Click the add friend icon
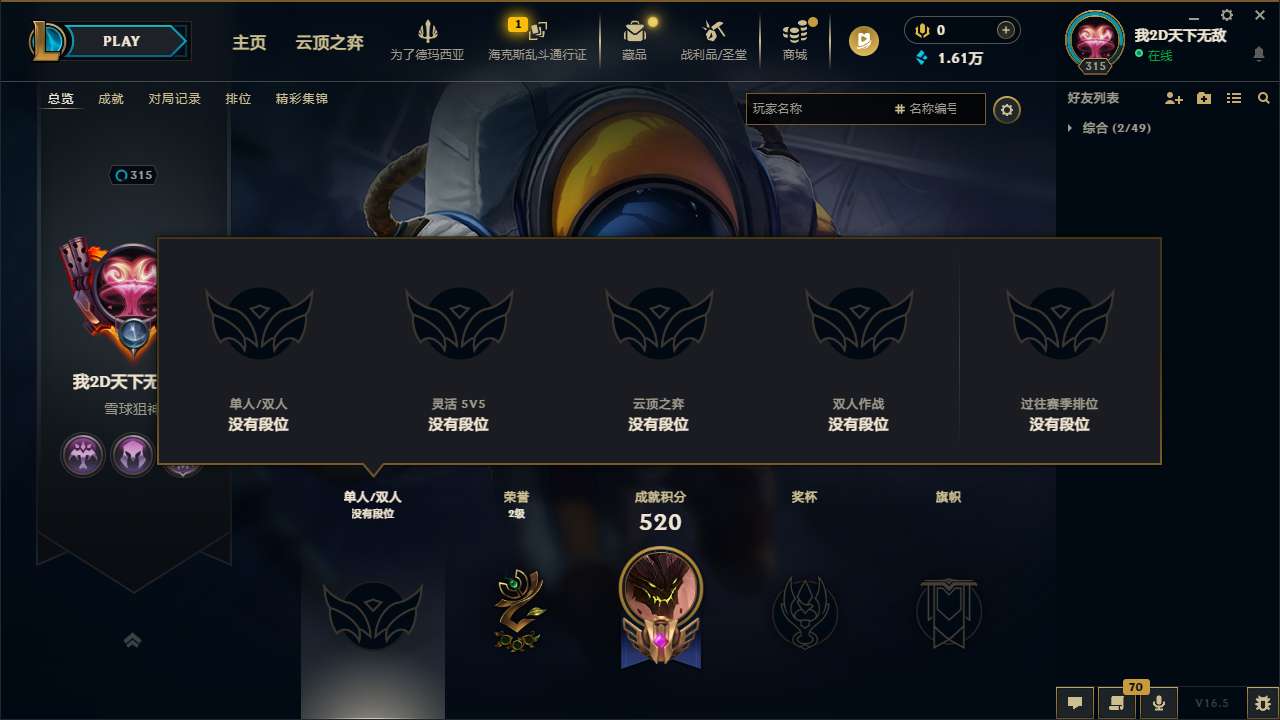 coord(1172,98)
